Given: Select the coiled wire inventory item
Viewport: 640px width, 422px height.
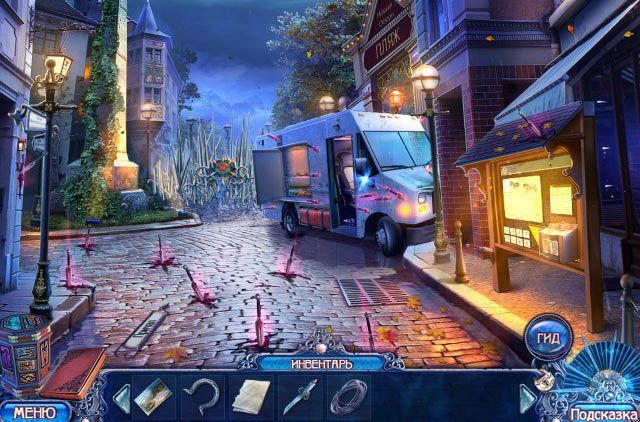Looking at the screenshot, I should 348,396.
